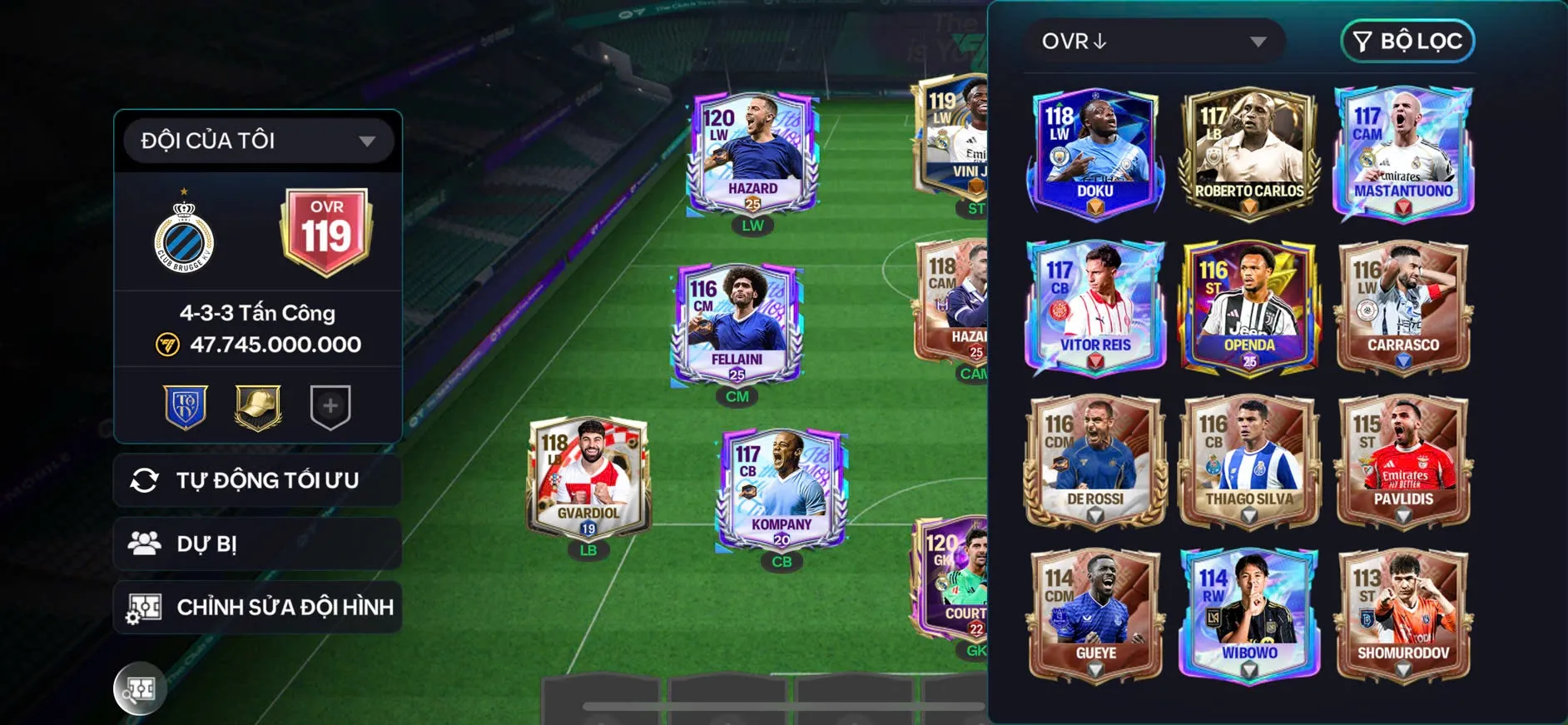Pick the Carrasco 116 LW card
Screen dimensions: 1568x725
click(x=1403, y=306)
